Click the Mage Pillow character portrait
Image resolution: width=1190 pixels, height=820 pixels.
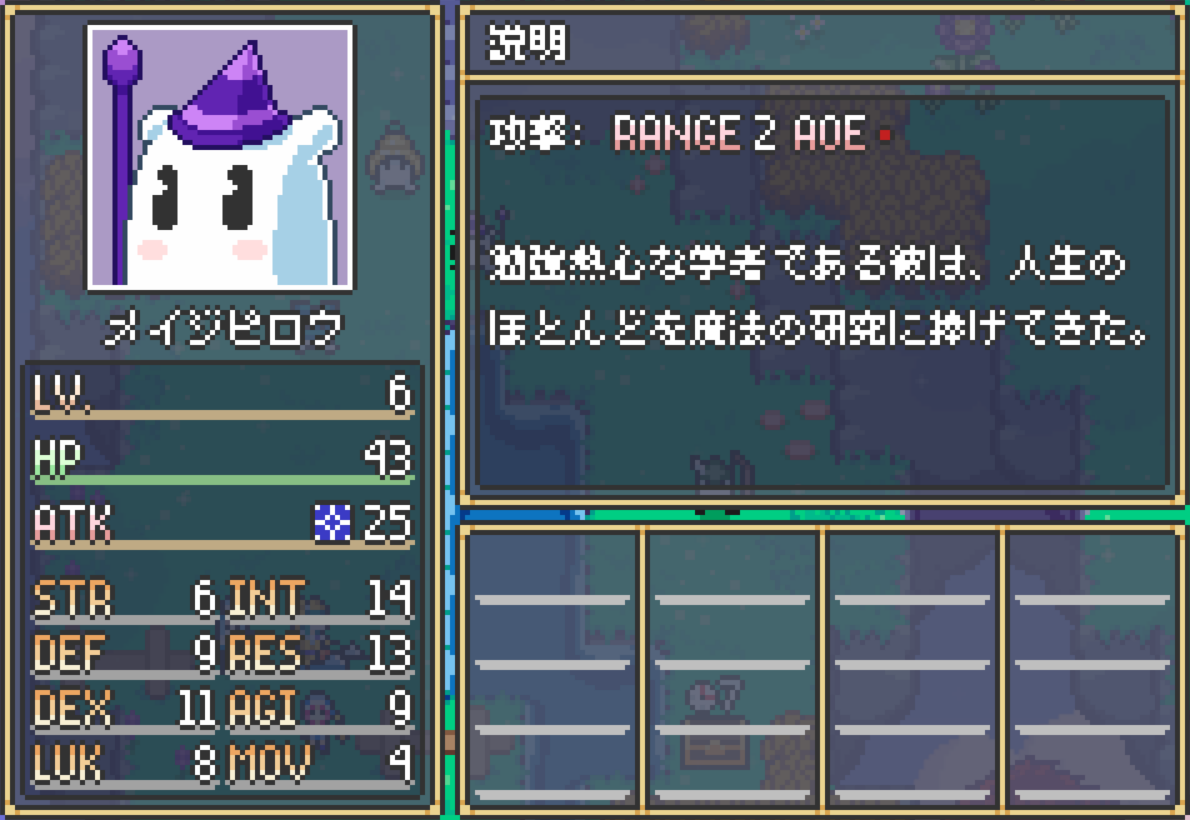tap(220, 157)
